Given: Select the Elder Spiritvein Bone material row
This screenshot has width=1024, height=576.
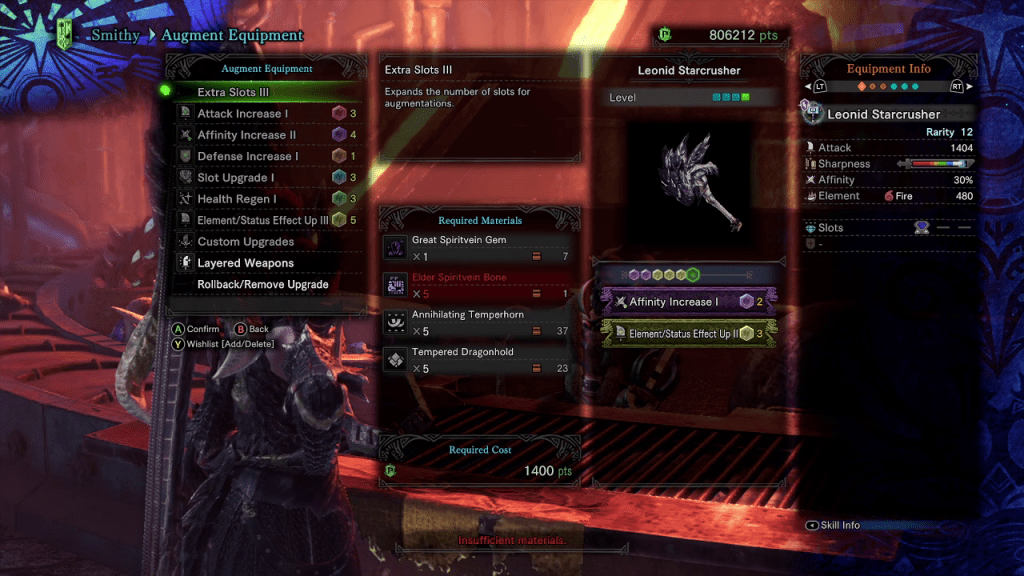Looking at the screenshot, I should point(478,285).
